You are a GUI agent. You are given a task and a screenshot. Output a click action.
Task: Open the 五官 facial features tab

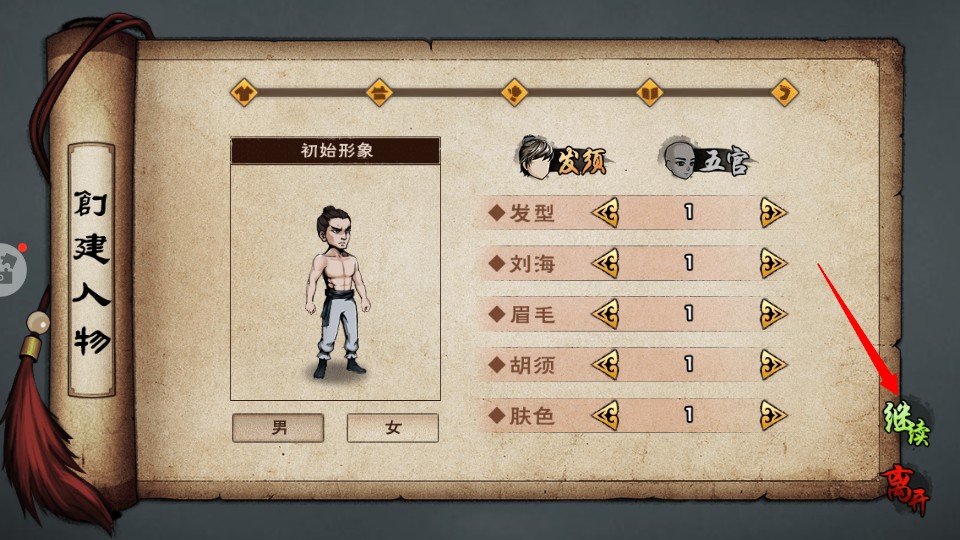coord(705,159)
